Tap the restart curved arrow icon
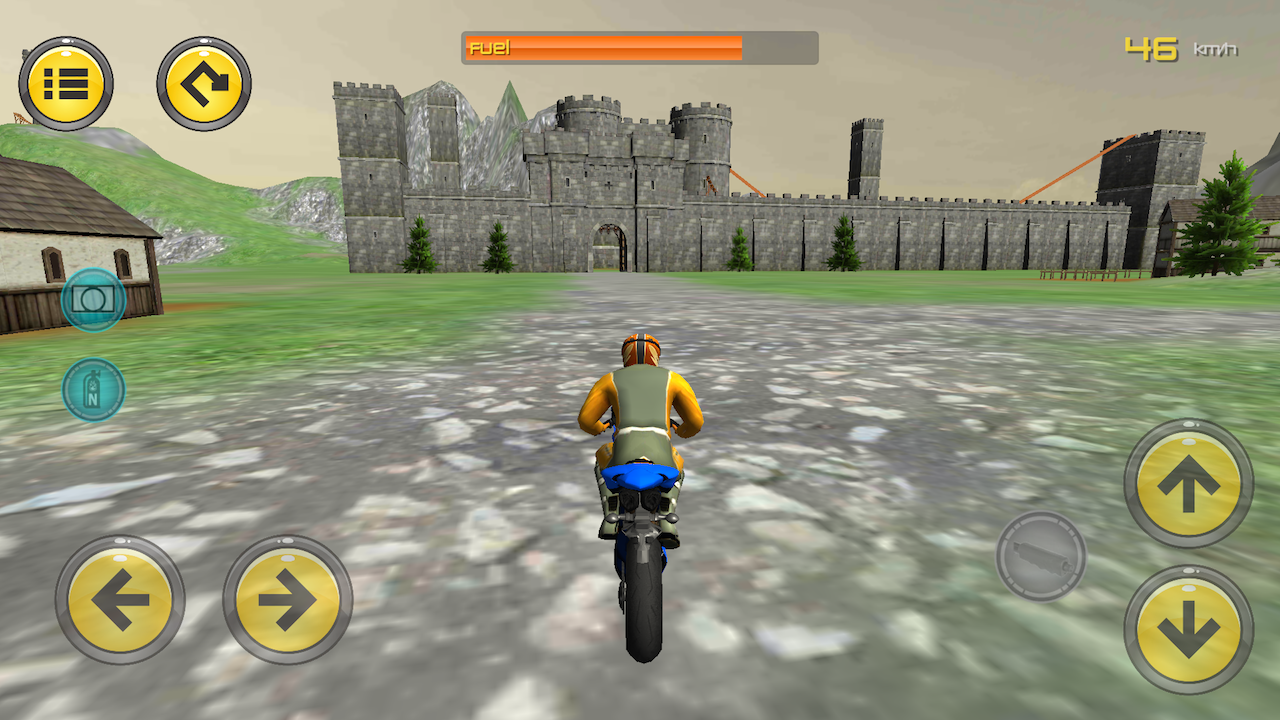This screenshot has width=1280, height=720. point(203,80)
